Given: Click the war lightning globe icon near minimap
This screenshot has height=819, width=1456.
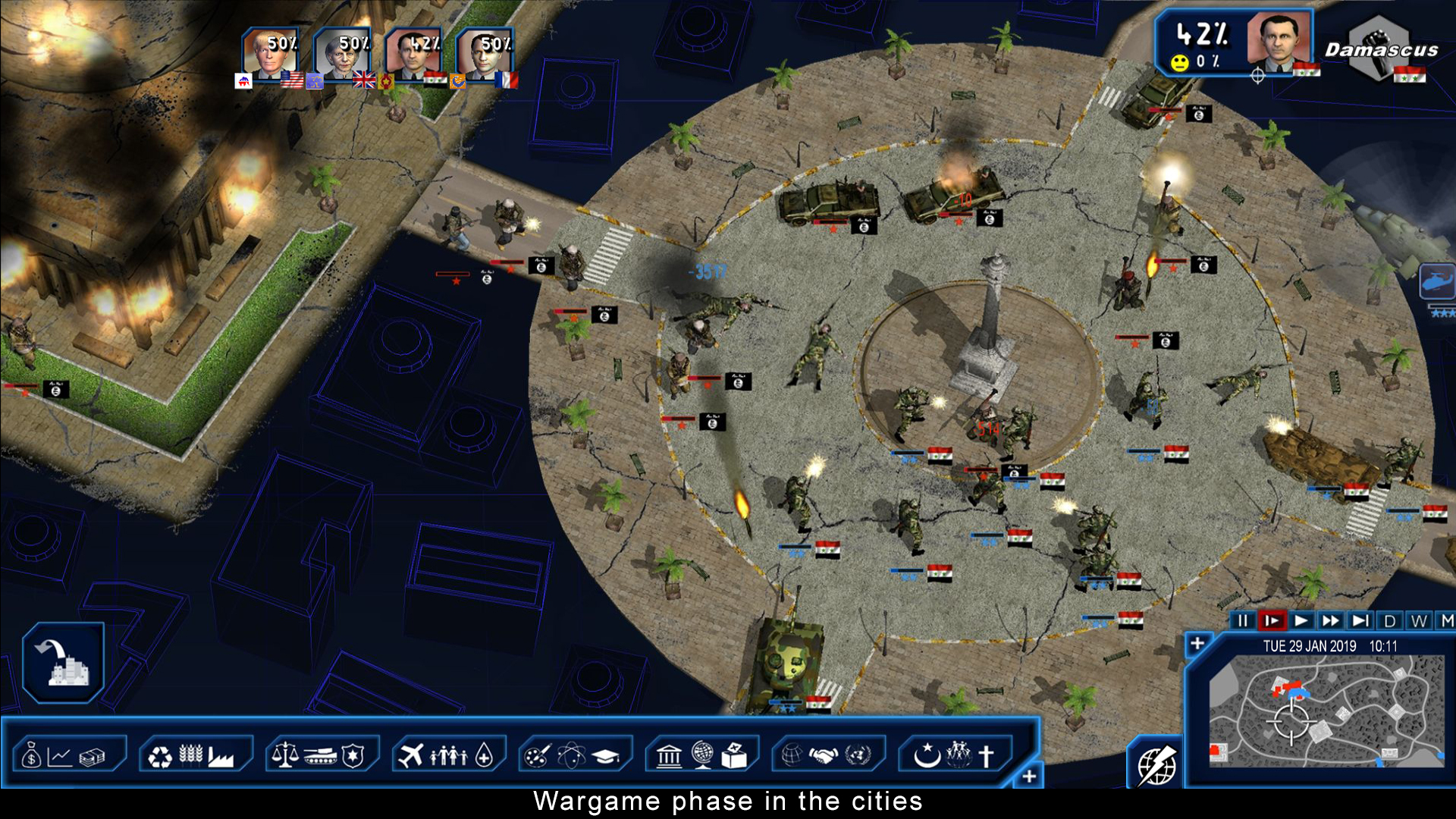Looking at the screenshot, I should (x=1156, y=765).
